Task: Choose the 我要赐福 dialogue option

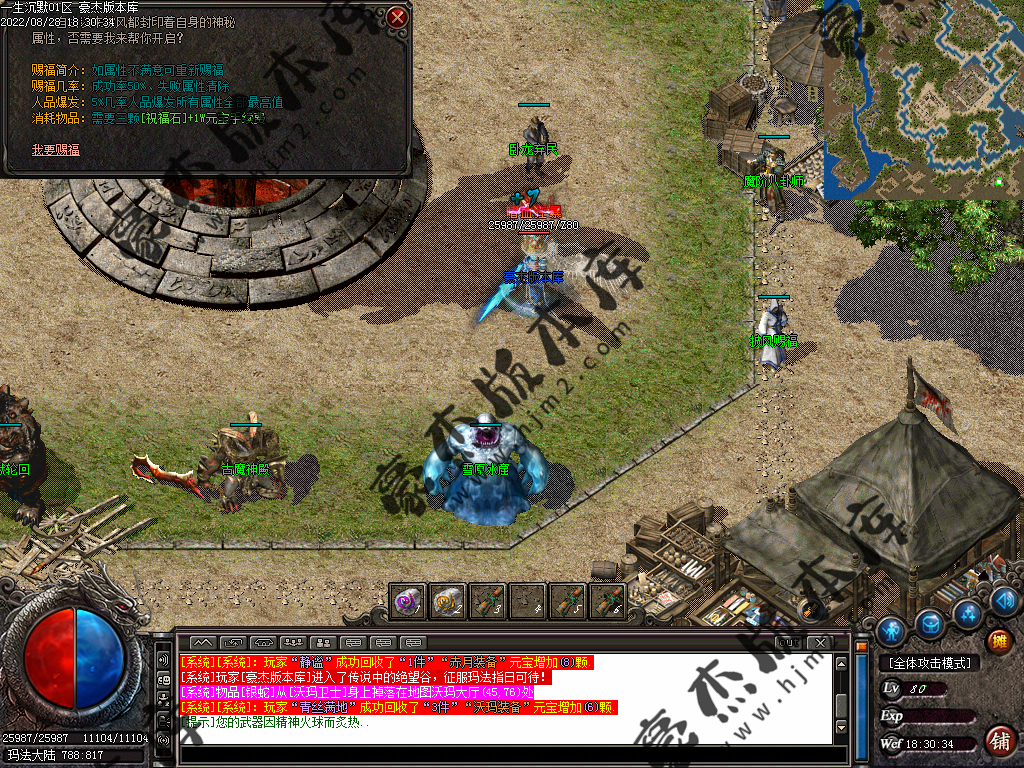Action: pos(55,150)
